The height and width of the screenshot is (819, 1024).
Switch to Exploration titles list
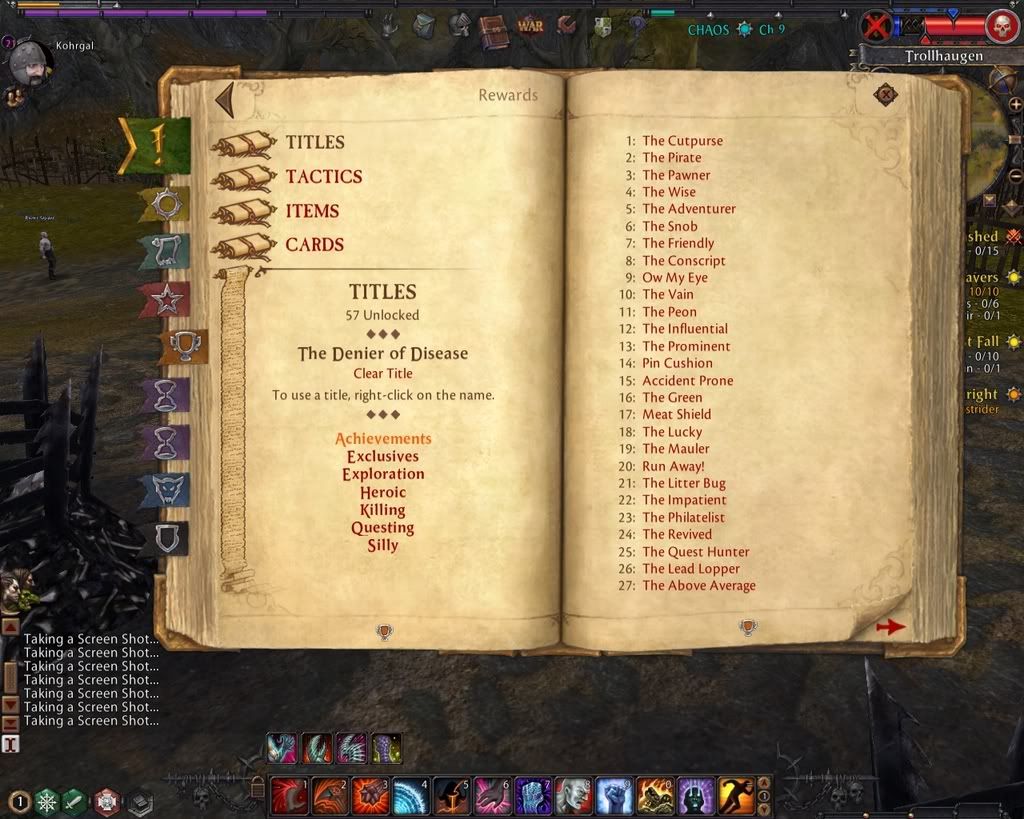click(382, 474)
